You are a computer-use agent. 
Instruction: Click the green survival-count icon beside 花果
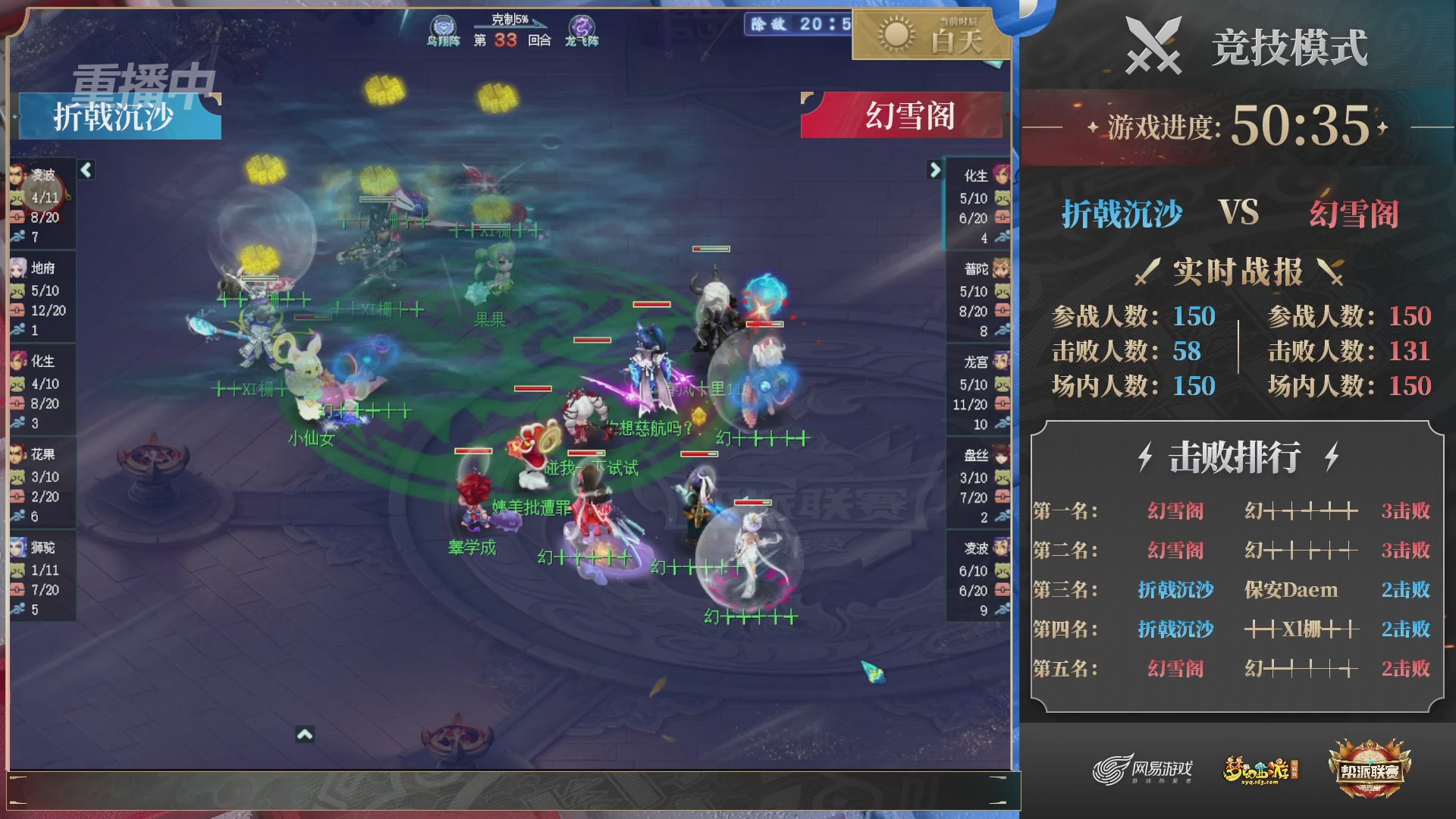(17, 478)
